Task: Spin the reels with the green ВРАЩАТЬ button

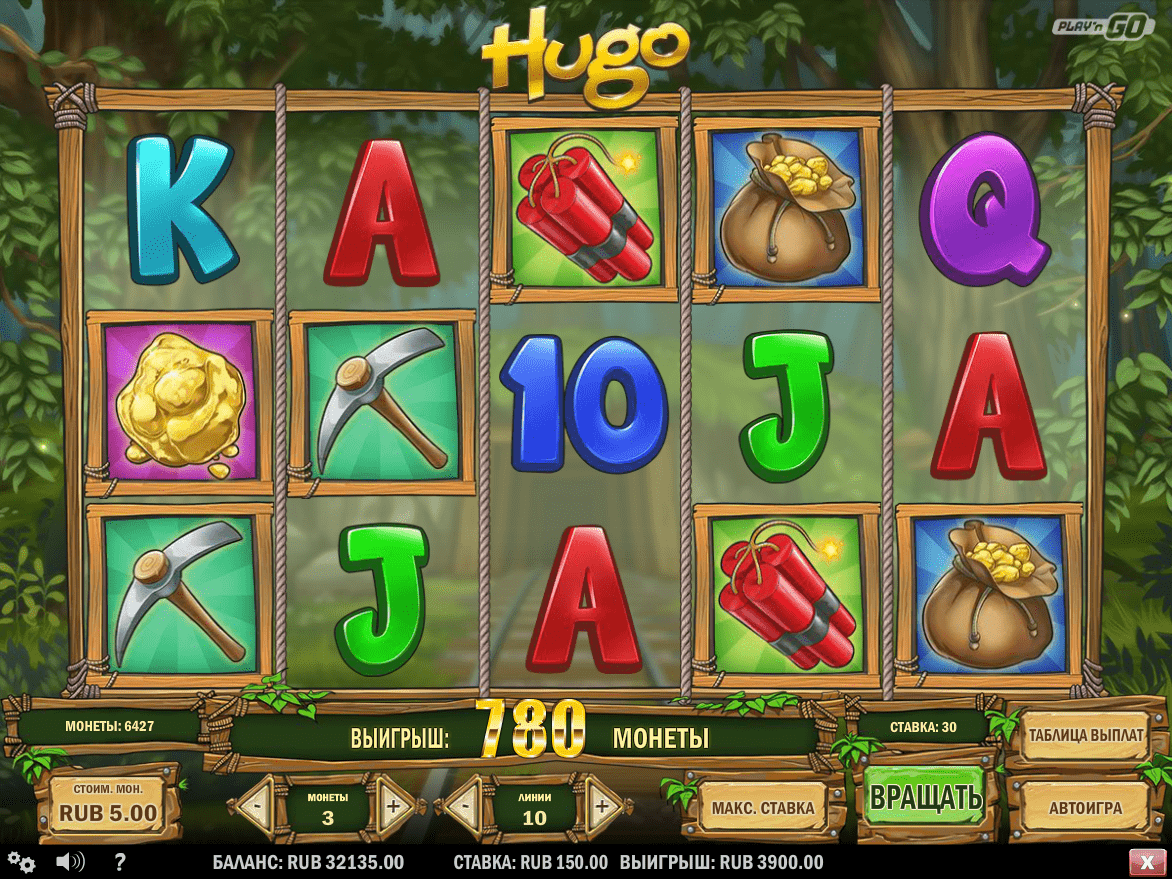Action: 924,798
